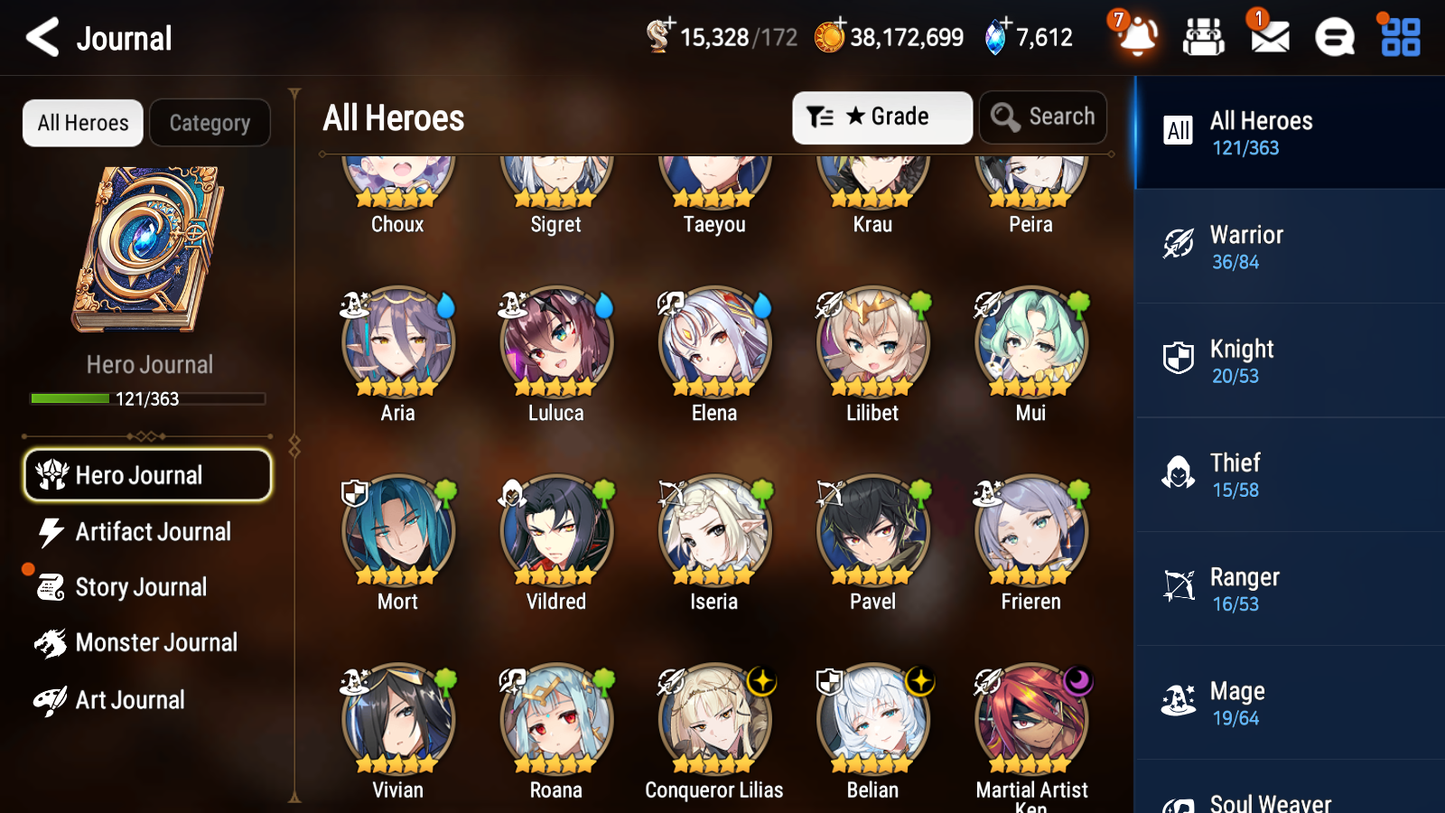
Task: Open the chat bubble icon
Action: (1333, 36)
